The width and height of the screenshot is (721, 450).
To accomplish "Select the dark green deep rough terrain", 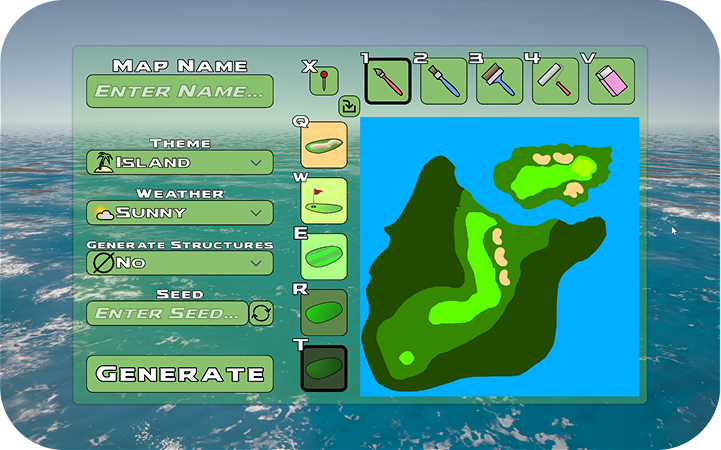I will [324, 369].
